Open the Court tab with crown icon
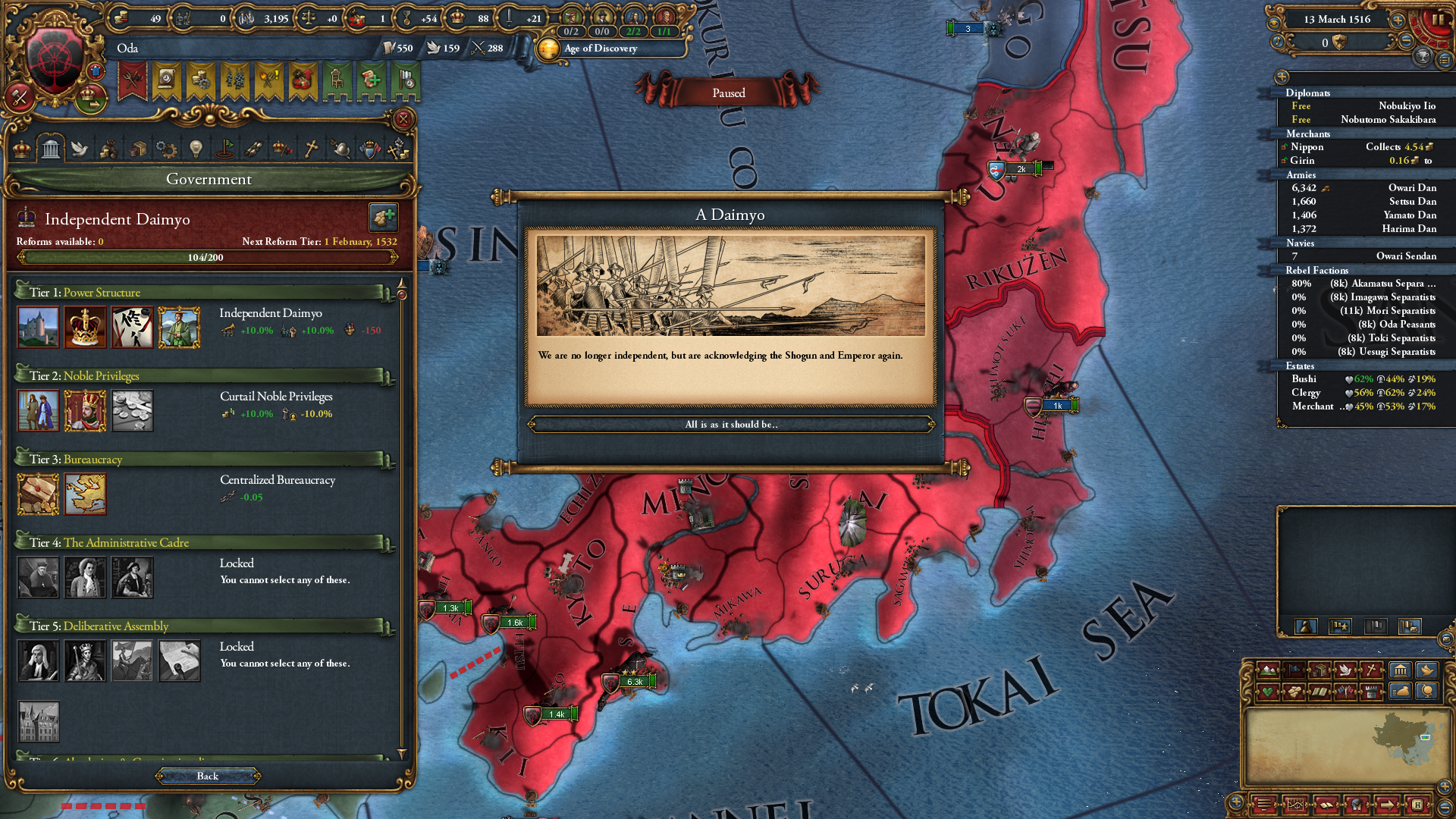 (x=20, y=148)
